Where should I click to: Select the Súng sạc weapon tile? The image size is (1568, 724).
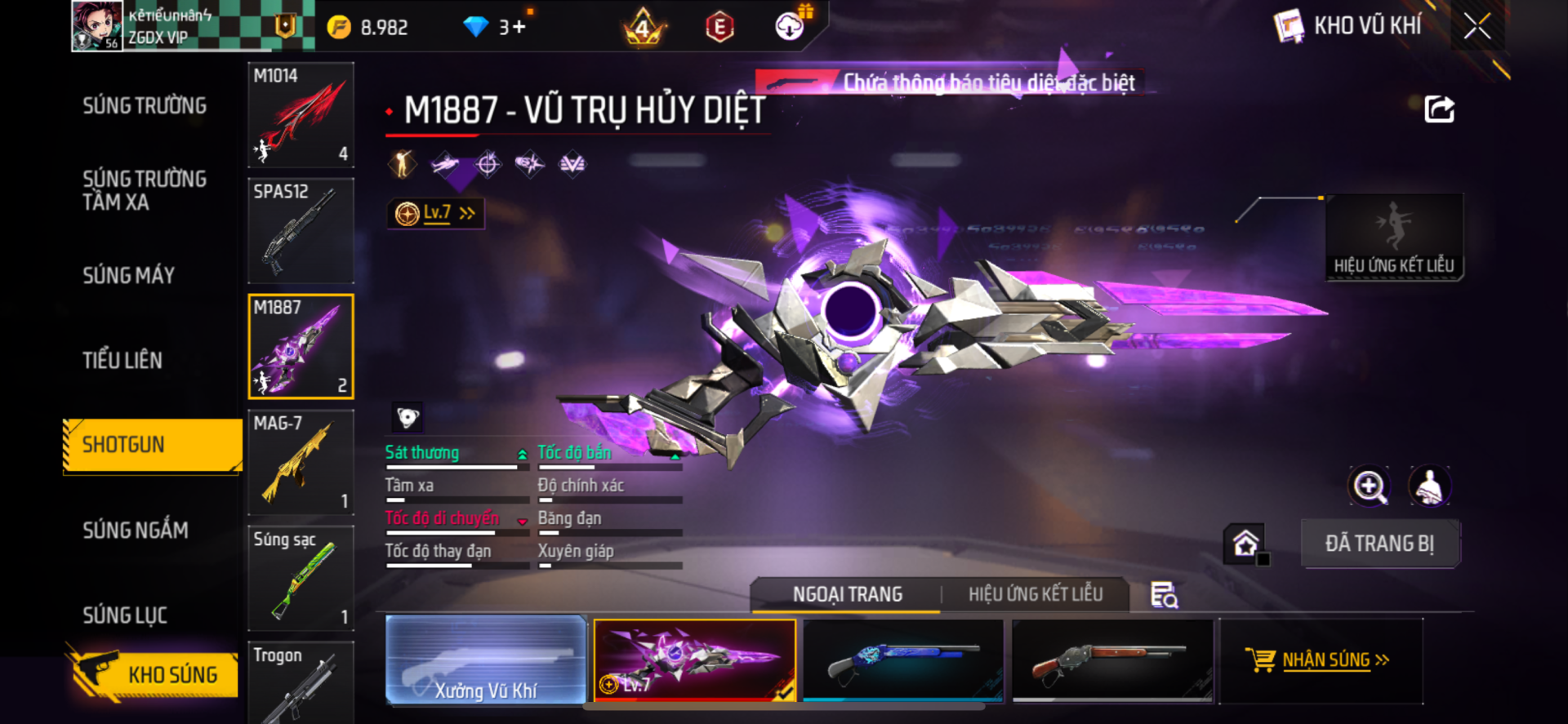301,579
